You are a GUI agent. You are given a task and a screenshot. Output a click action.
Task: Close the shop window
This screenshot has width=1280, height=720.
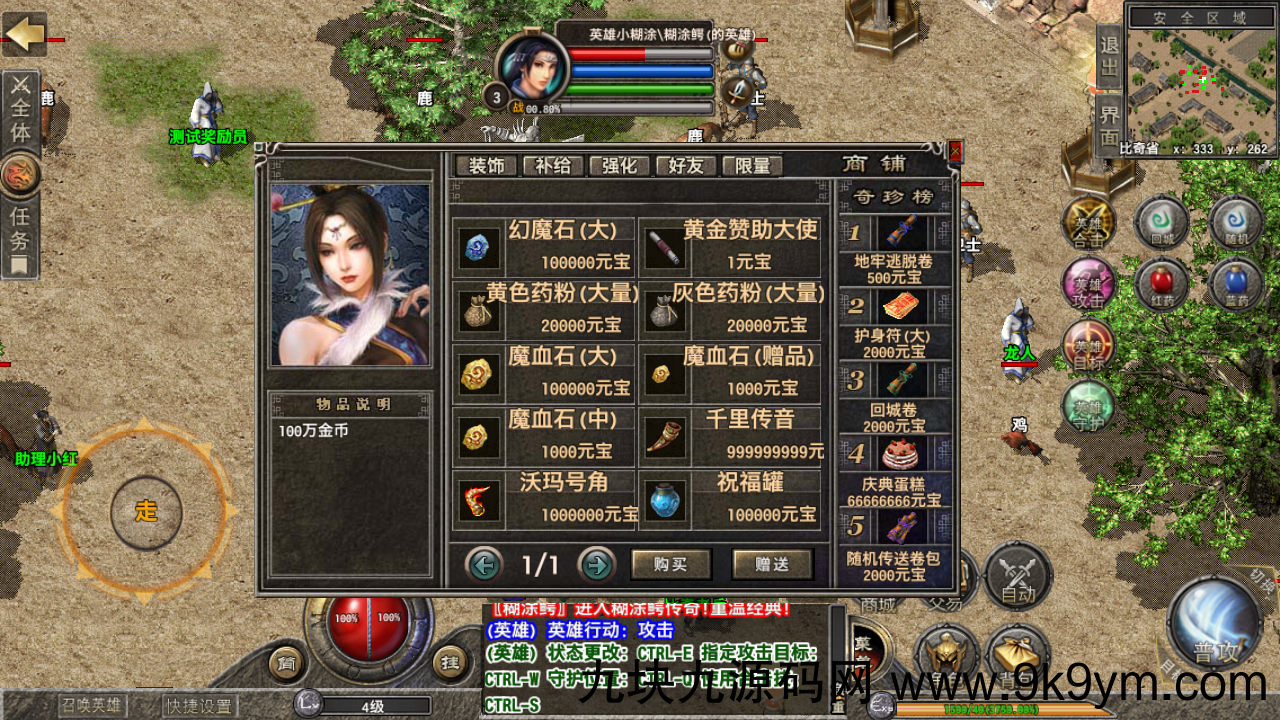(955, 151)
